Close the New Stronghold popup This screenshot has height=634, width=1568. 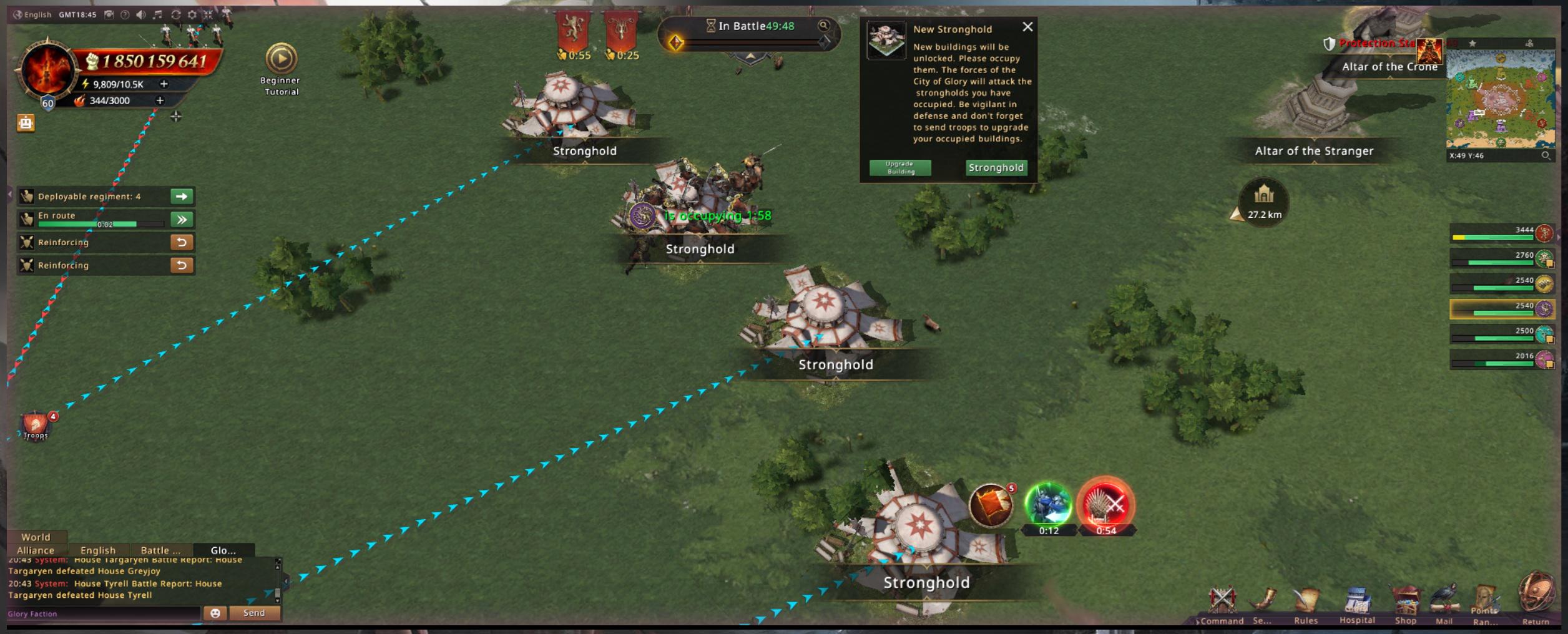[1027, 27]
